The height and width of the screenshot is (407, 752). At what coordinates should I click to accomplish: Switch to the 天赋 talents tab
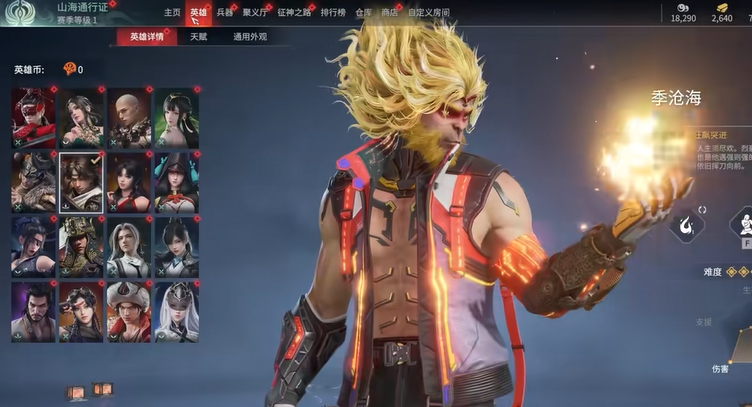pyautogui.click(x=198, y=37)
